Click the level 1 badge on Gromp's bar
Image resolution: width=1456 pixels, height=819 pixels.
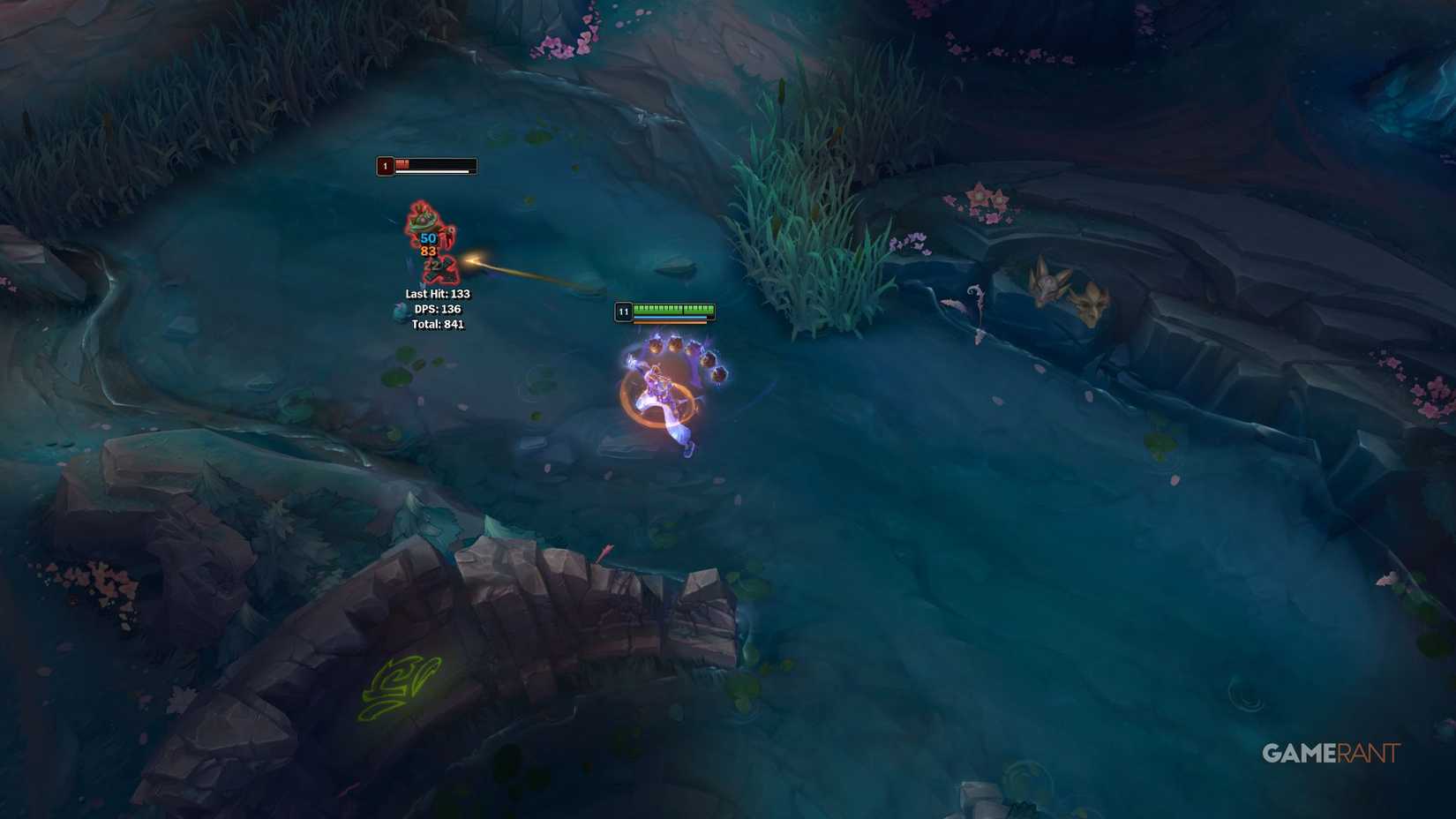point(384,165)
